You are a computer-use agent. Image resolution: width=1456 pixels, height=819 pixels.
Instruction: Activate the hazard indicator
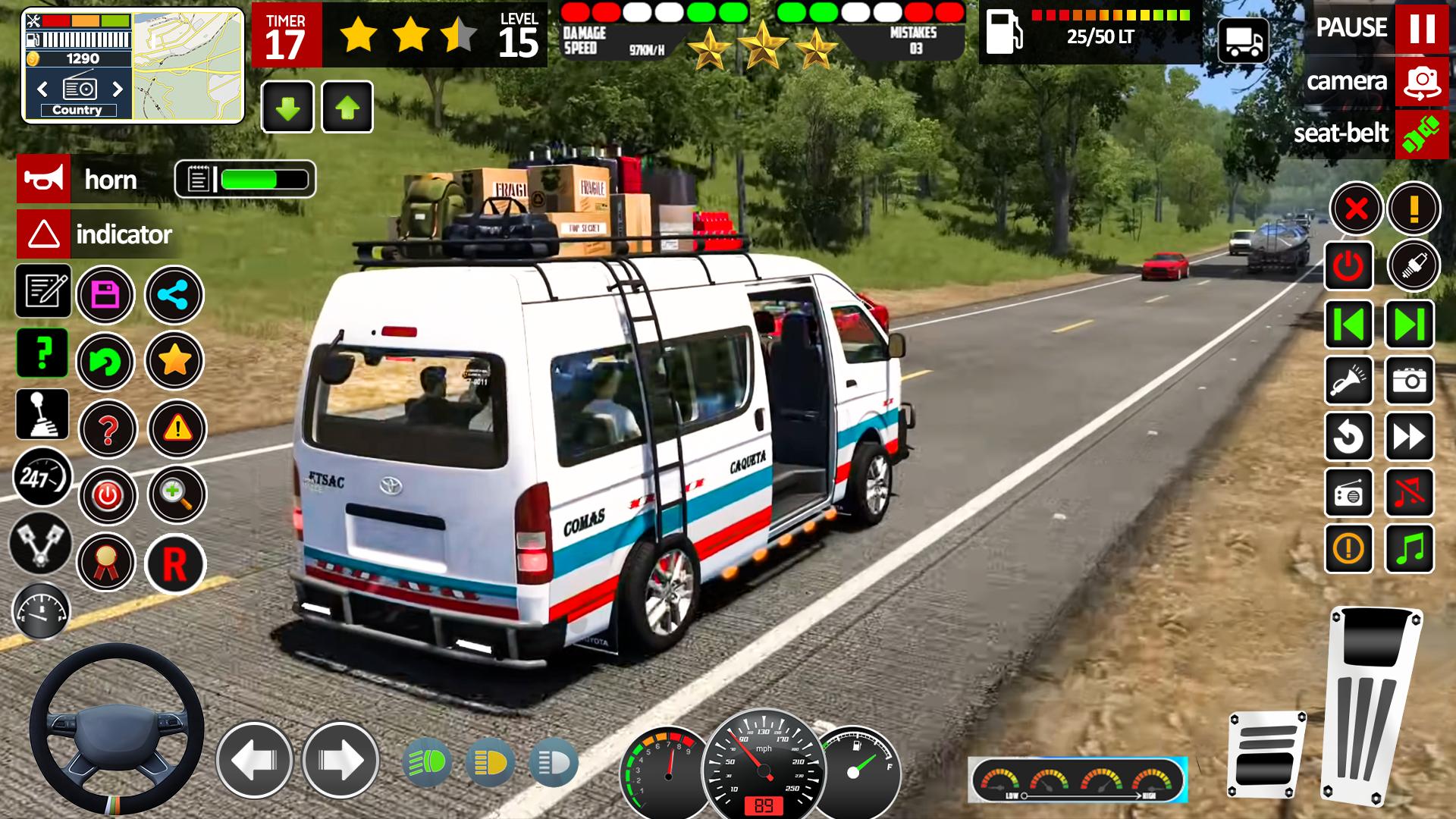click(43, 234)
